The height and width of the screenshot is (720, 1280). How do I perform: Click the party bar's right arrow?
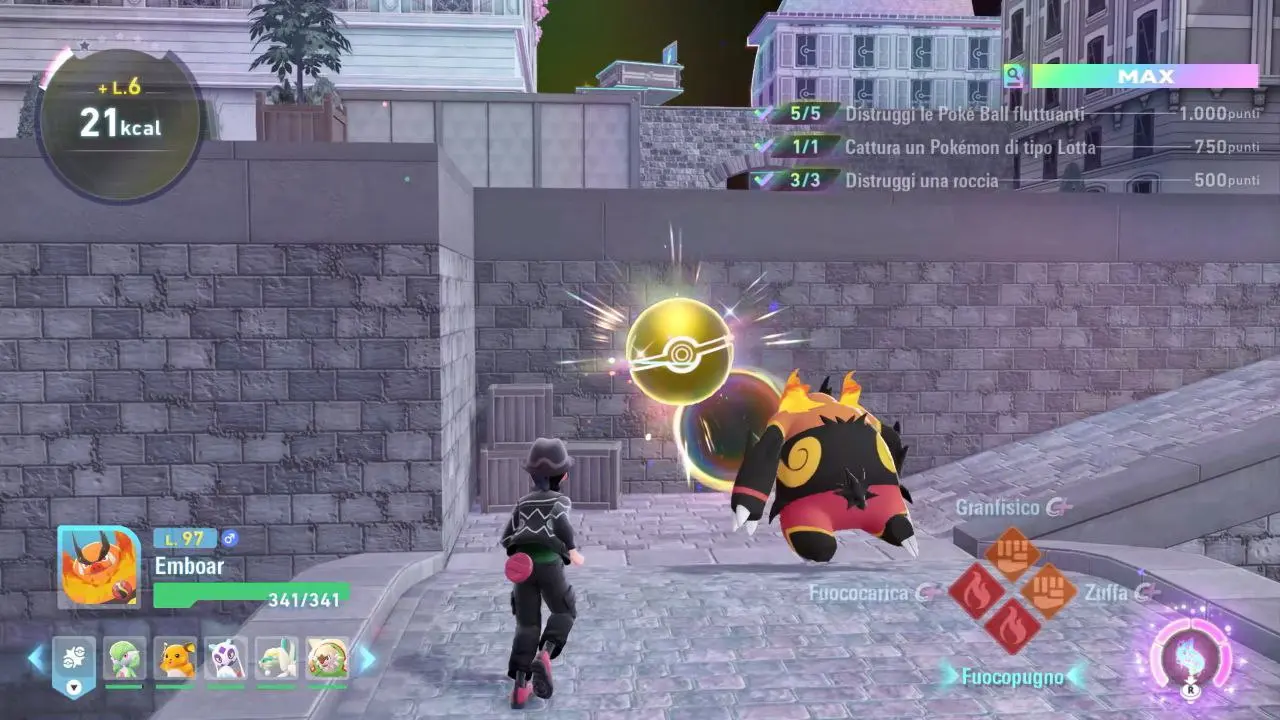point(367,658)
